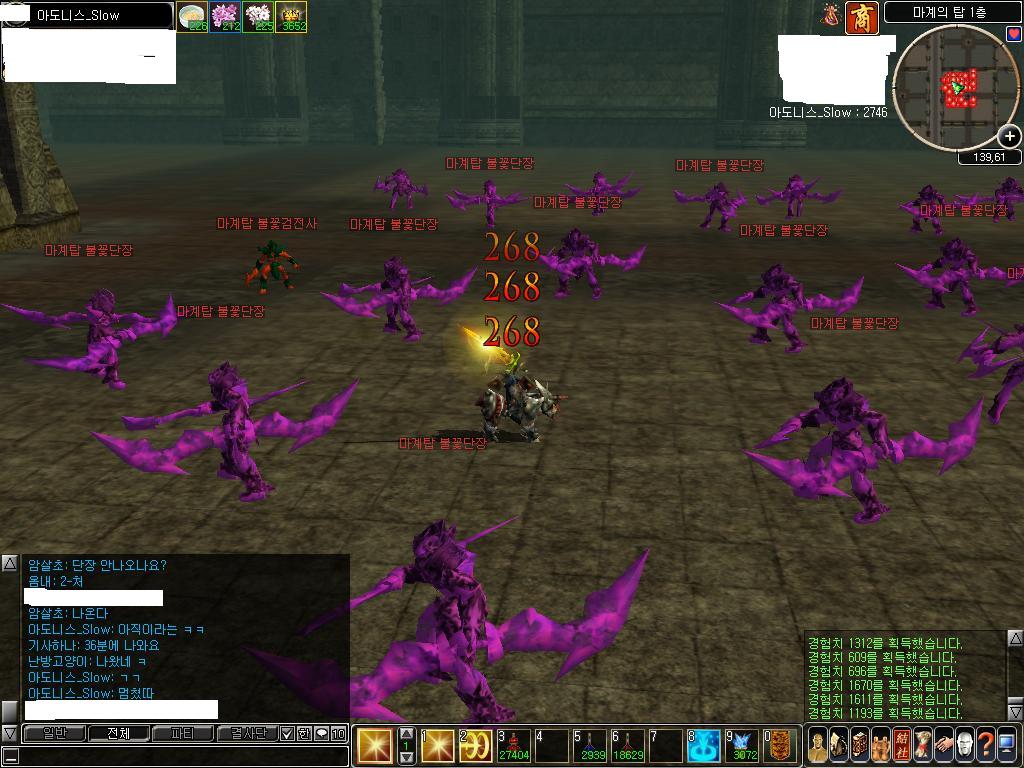Image resolution: width=1024 pixels, height=768 pixels.
Task: Click the heart icon beside the minimap
Action: tap(1014, 34)
